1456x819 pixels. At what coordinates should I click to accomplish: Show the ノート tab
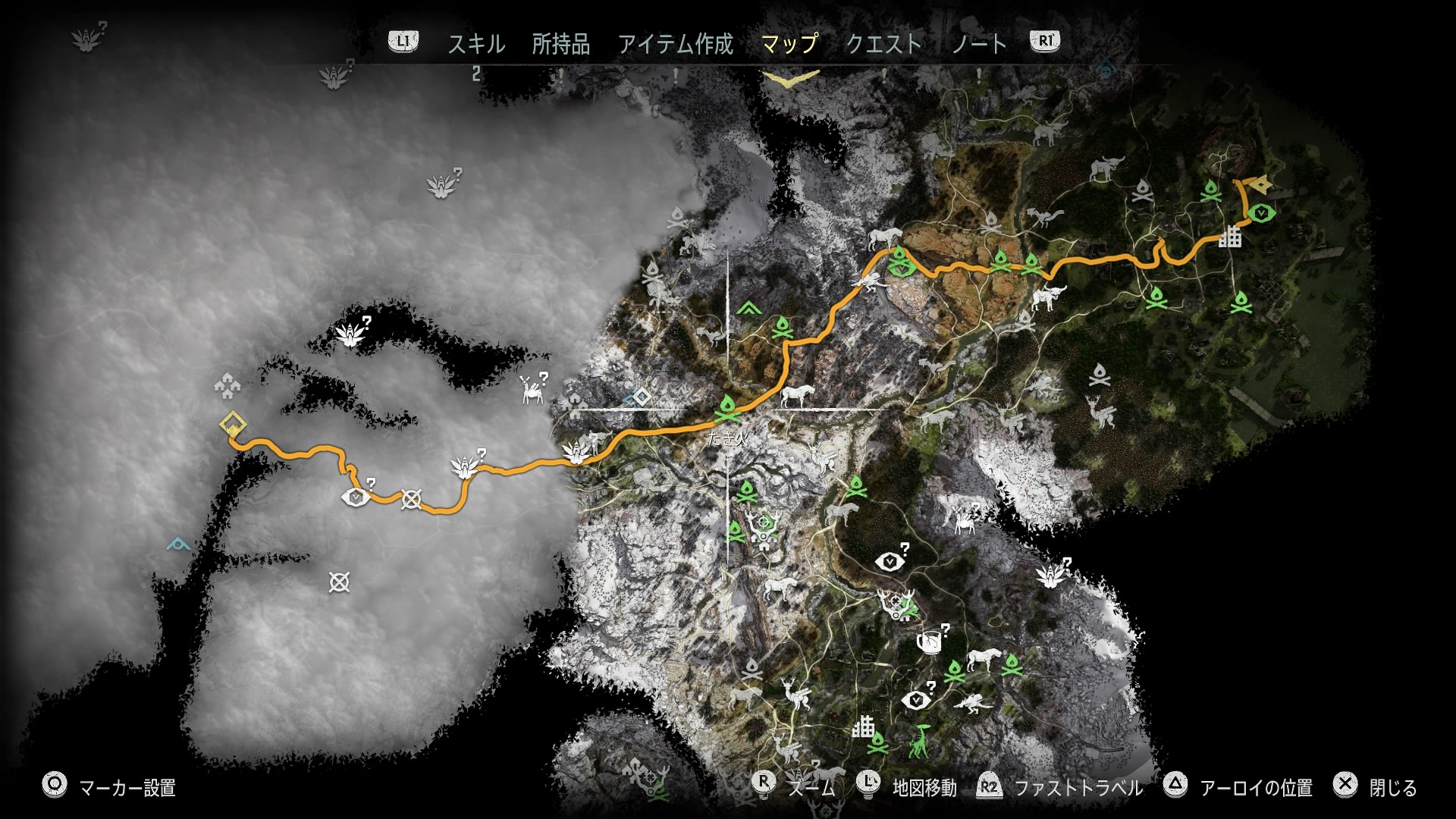coord(978,44)
